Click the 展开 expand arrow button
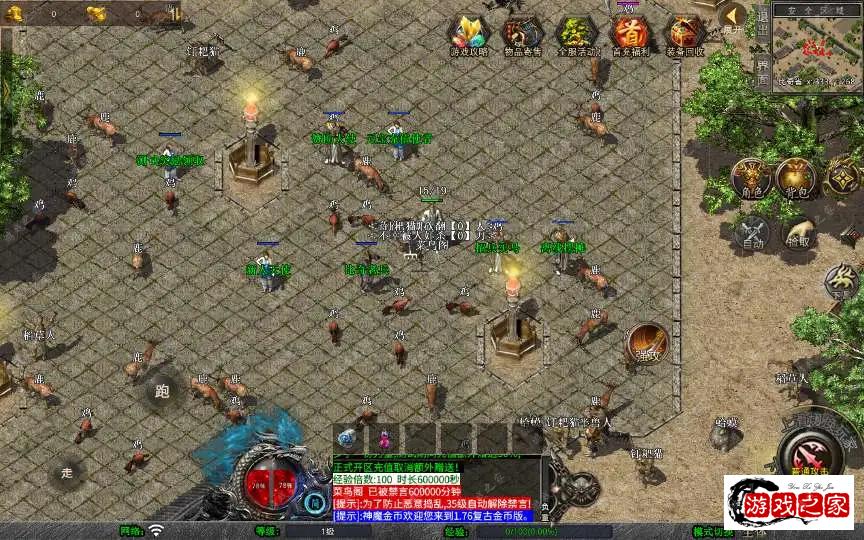 tap(734, 17)
